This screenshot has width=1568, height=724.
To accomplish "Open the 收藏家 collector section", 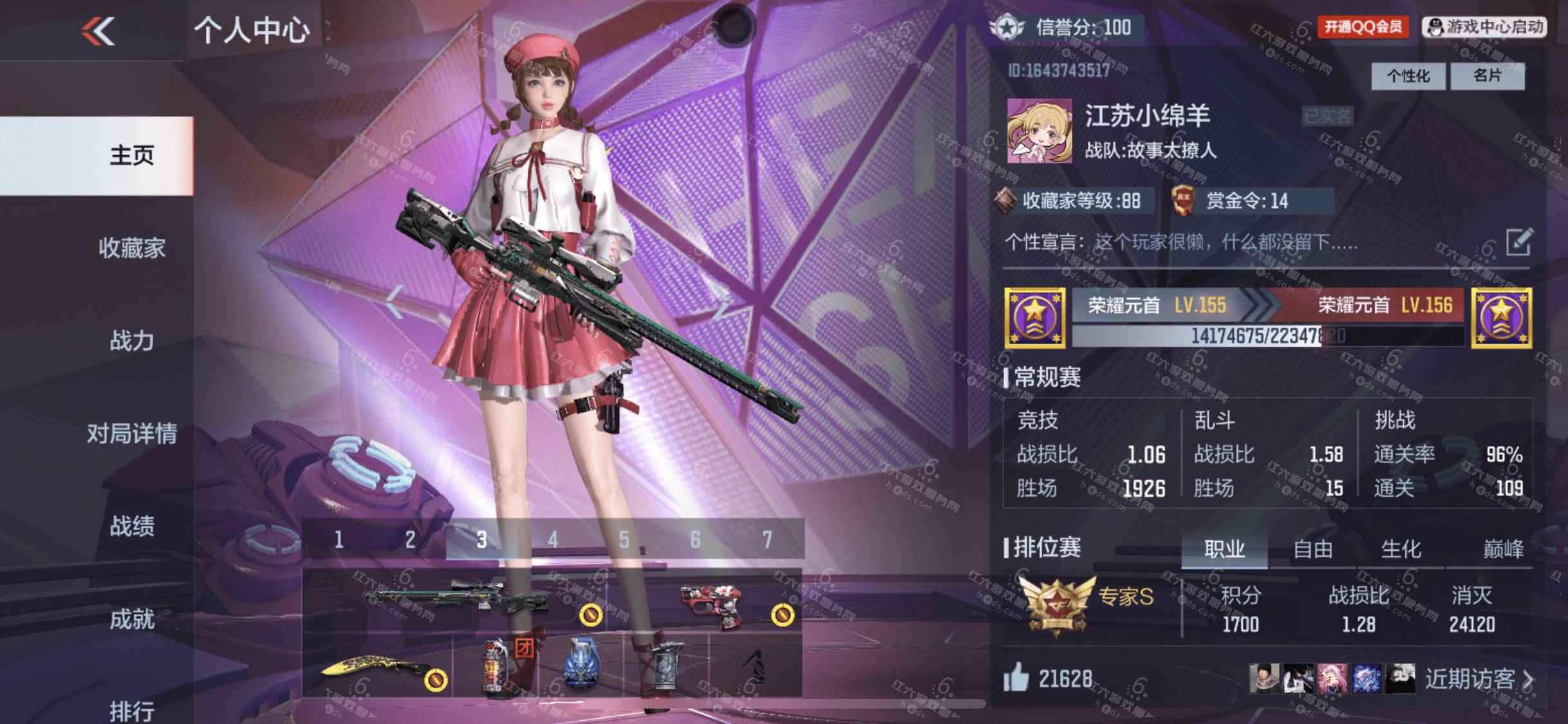I will click(131, 248).
